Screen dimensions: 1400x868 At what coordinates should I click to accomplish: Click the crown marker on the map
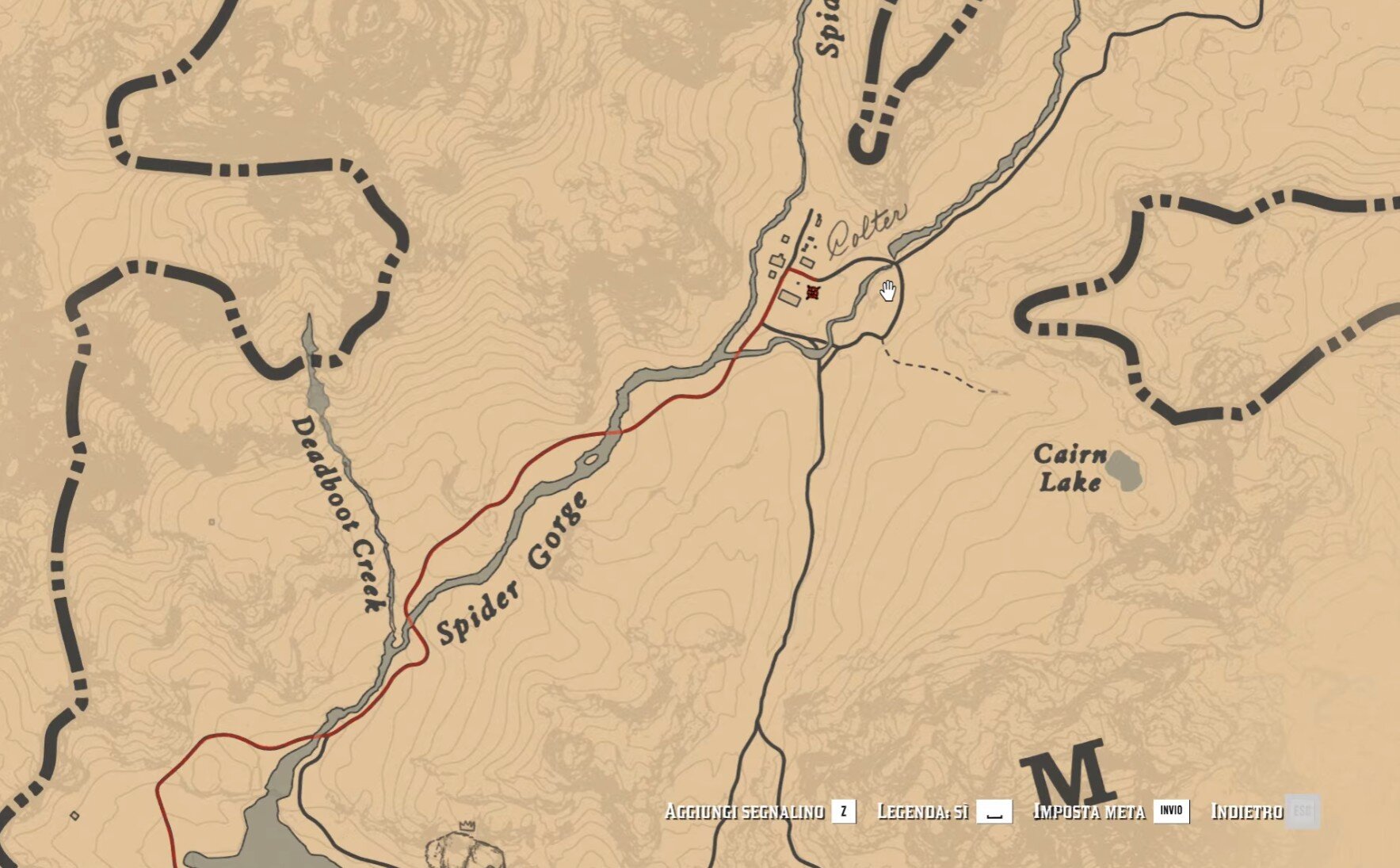click(467, 826)
